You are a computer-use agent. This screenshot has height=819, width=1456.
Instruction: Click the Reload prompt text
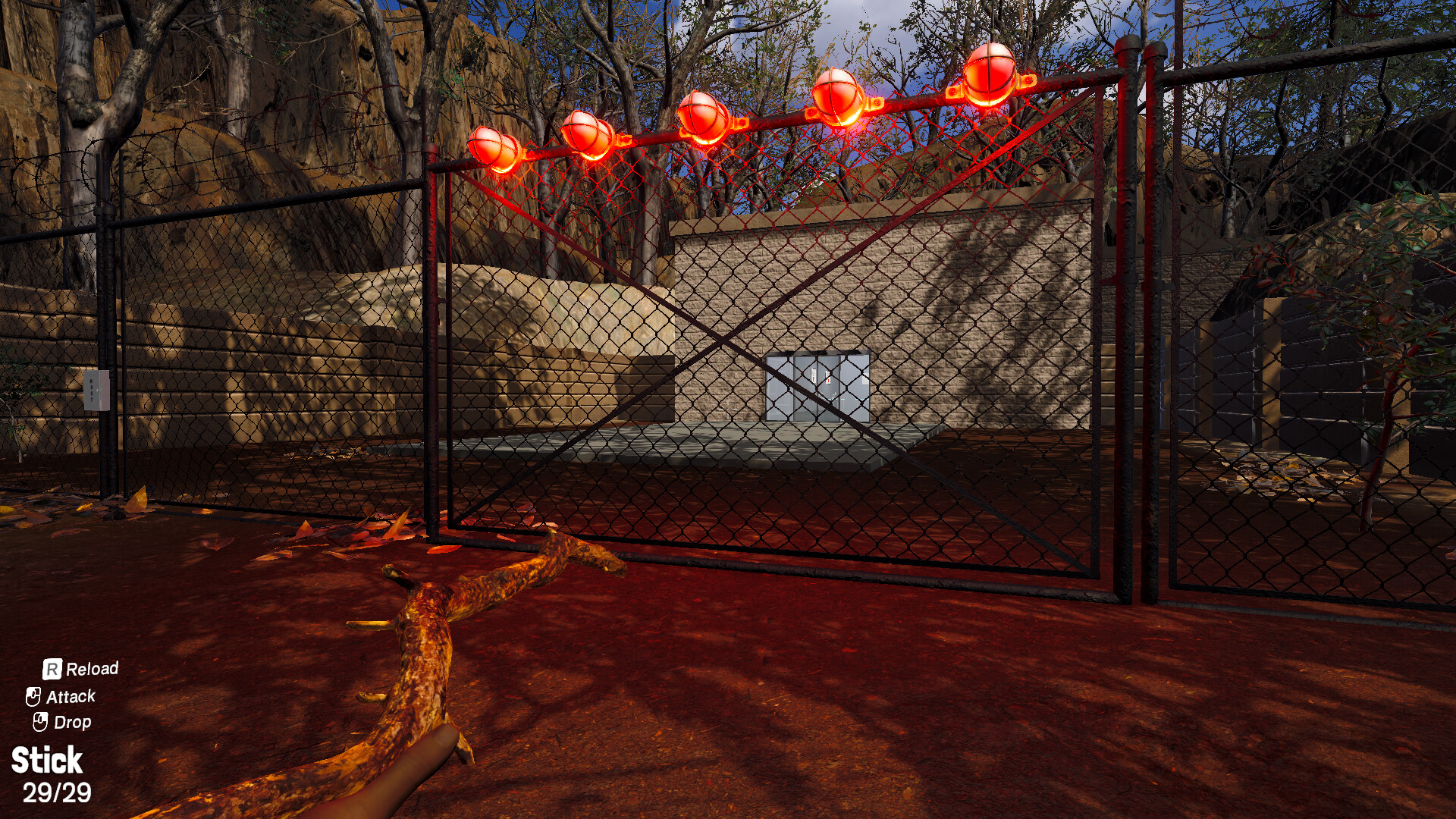pos(91,669)
